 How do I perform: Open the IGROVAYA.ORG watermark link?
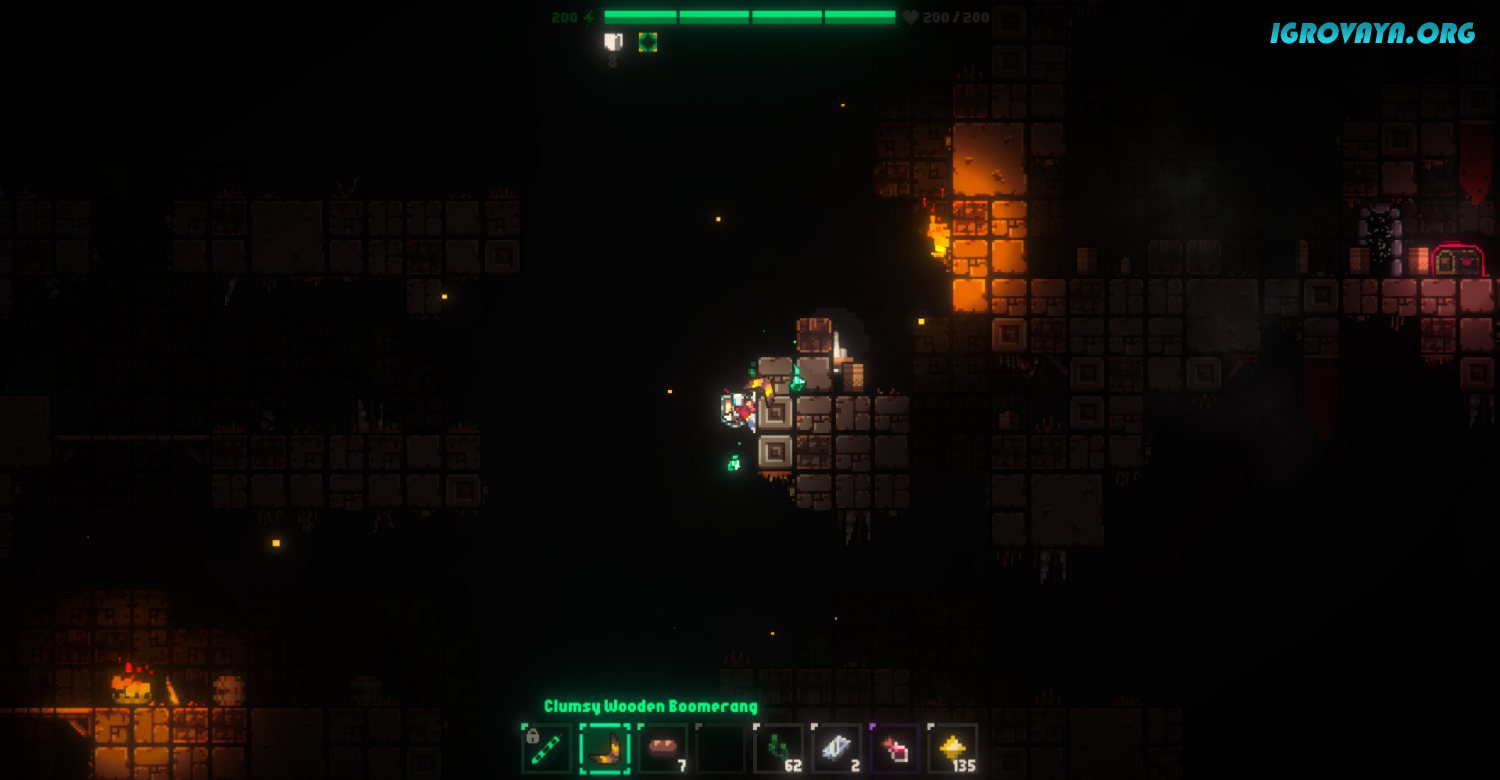(1372, 33)
